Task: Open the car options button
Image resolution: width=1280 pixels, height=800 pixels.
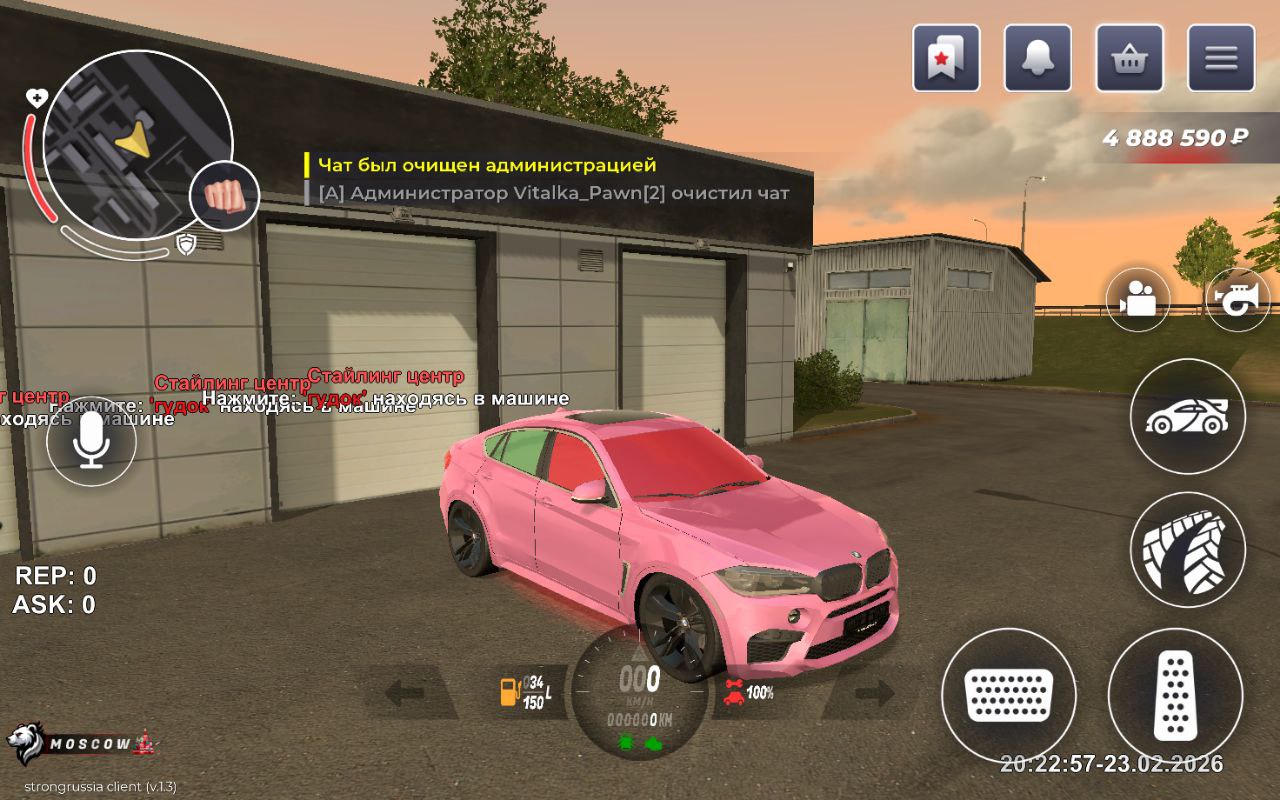Action: (1187, 416)
